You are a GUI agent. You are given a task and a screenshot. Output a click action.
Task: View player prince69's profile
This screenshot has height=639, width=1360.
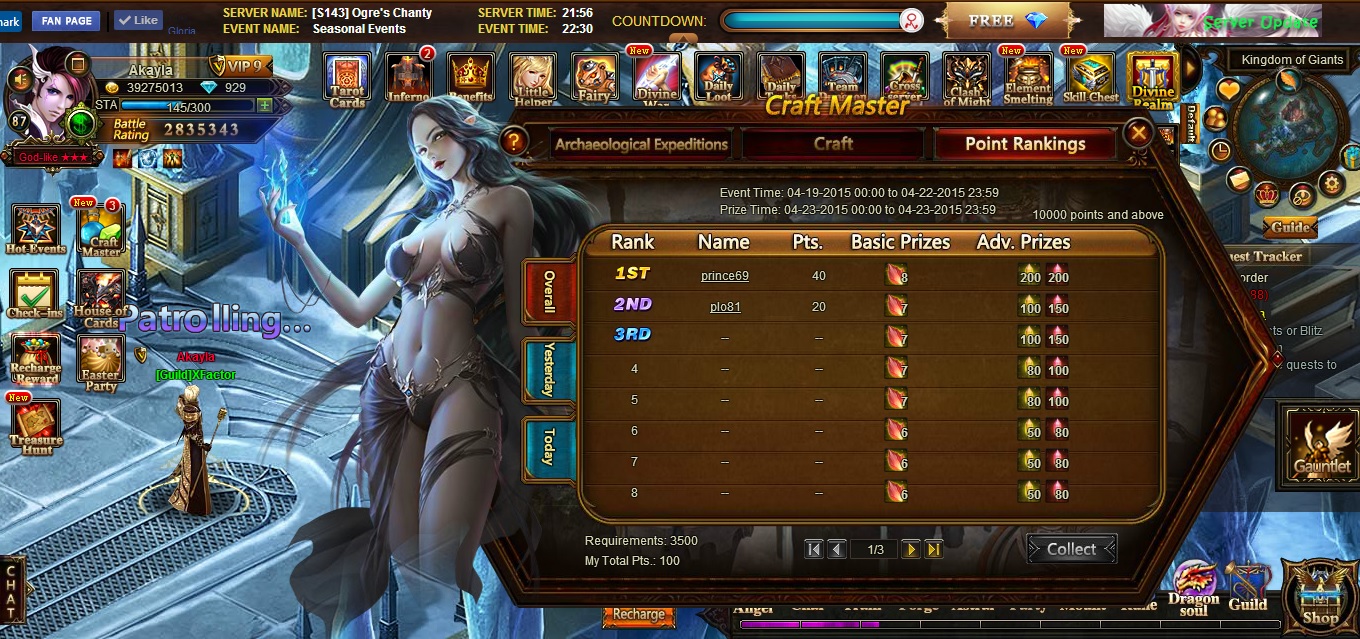pyautogui.click(x=724, y=276)
